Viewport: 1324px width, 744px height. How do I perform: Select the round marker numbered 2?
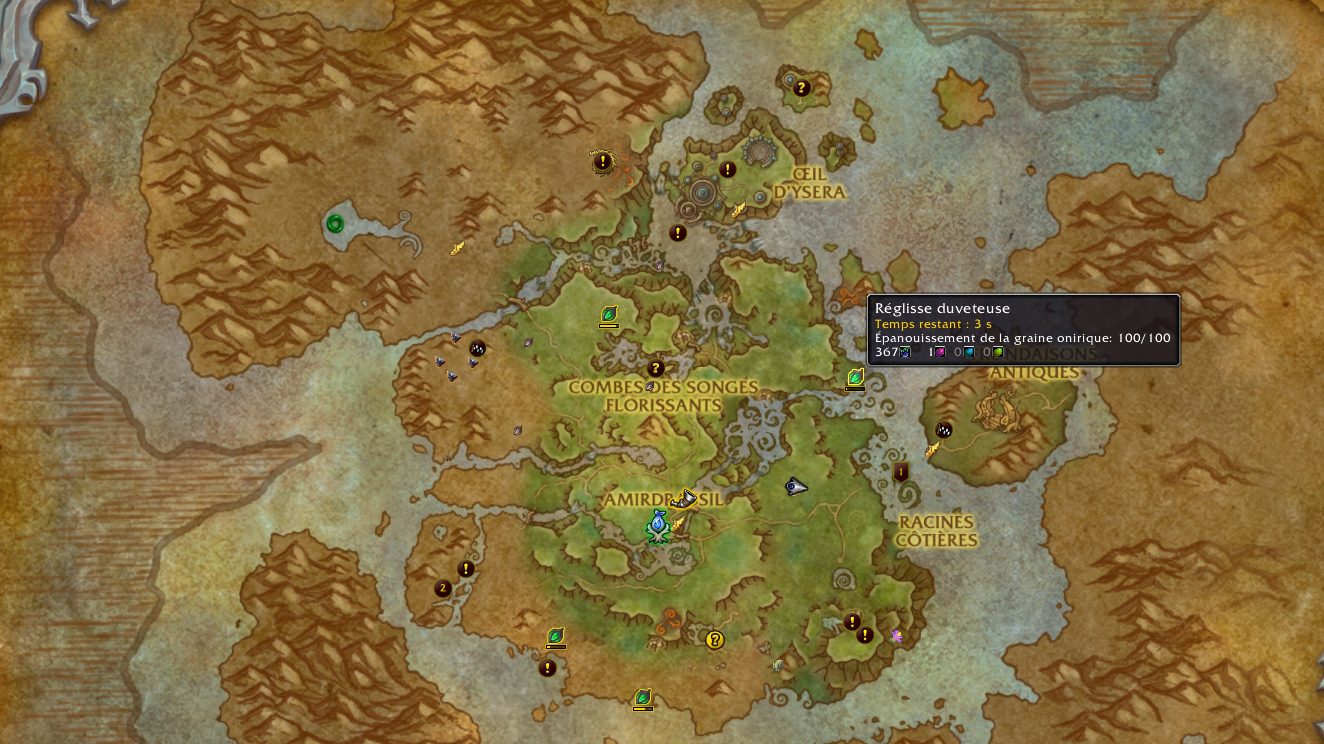(443, 588)
